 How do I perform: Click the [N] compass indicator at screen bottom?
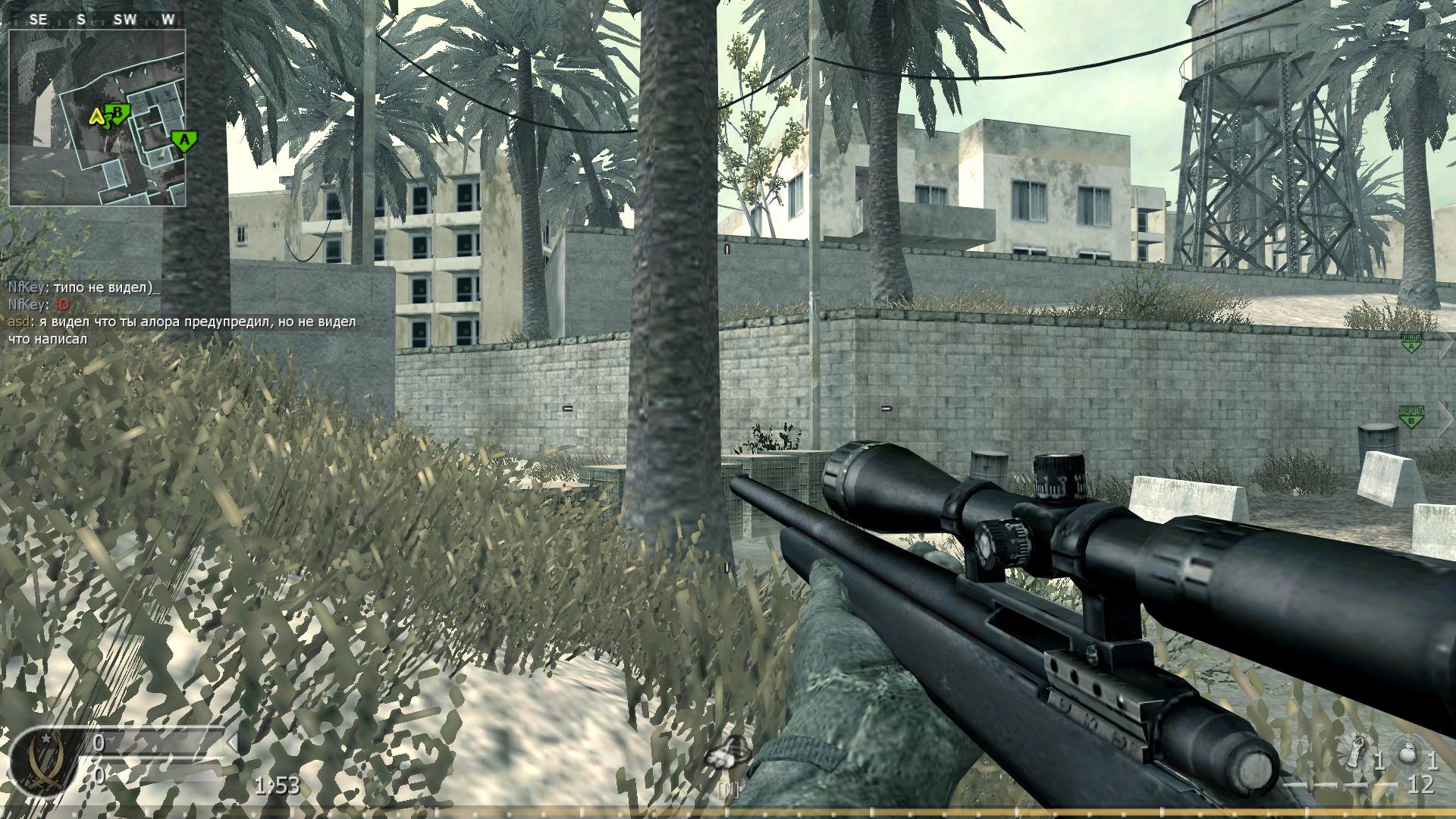click(x=727, y=790)
